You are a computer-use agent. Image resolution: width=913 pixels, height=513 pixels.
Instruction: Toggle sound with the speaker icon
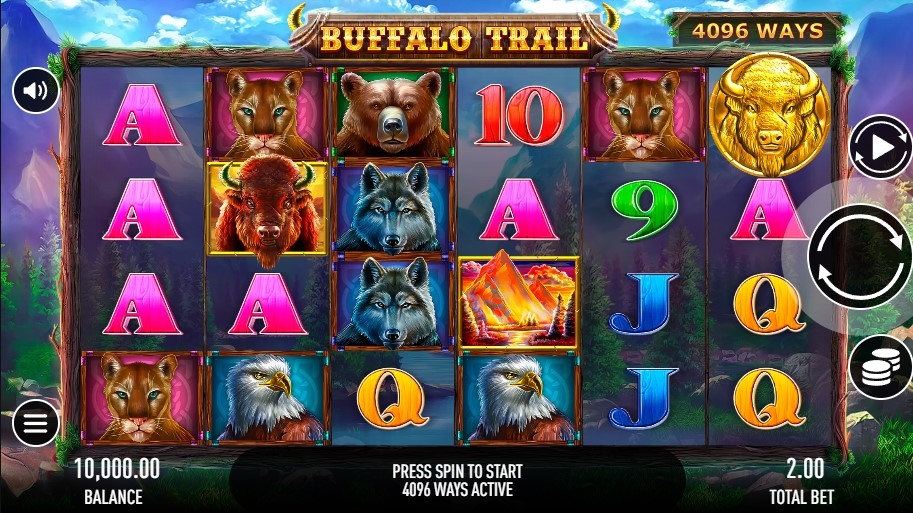[36, 92]
